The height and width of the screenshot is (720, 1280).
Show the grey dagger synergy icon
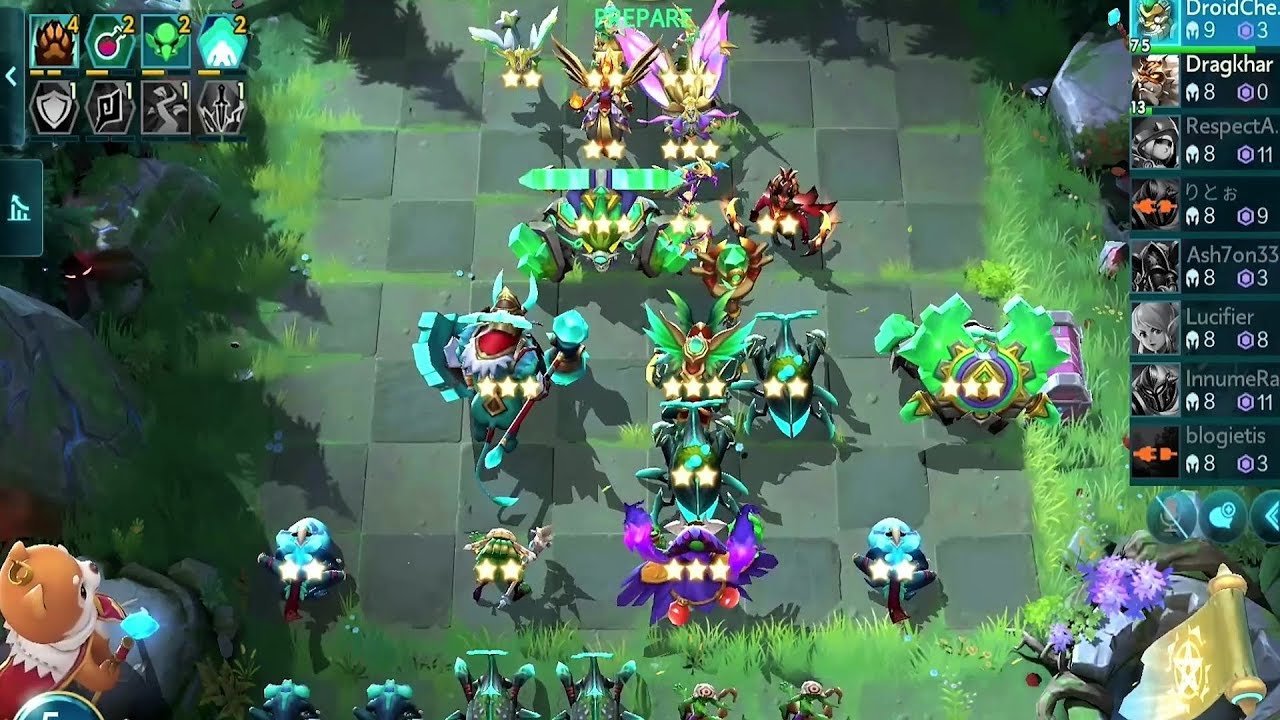coord(221,109)
